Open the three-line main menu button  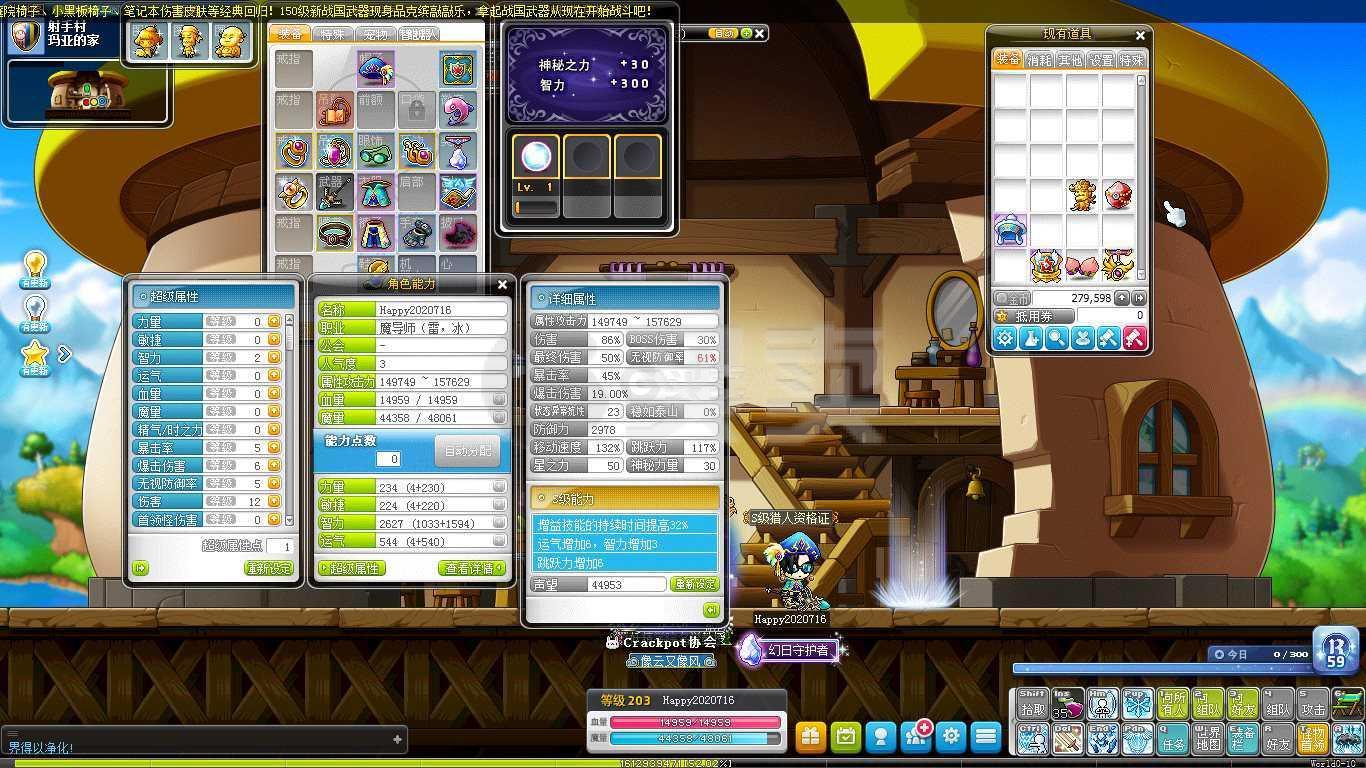(986, 737)
